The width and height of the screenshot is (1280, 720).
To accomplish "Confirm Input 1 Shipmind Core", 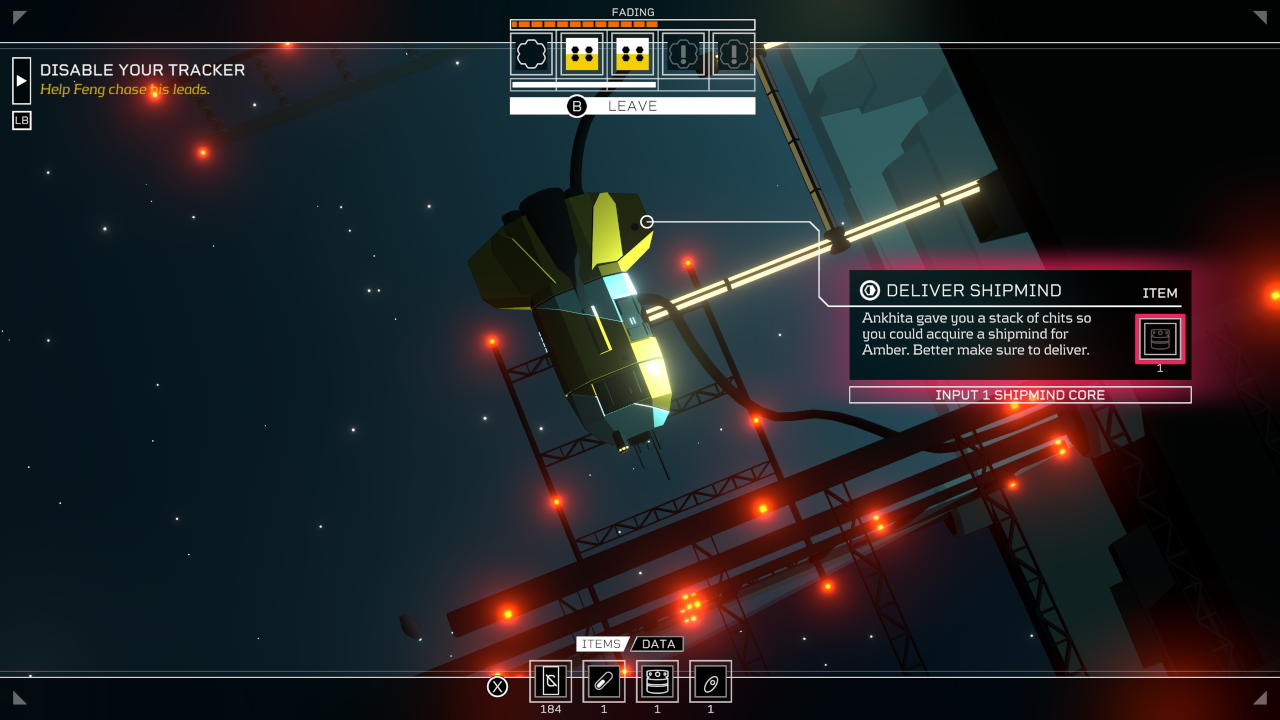I will (1020, 395).
